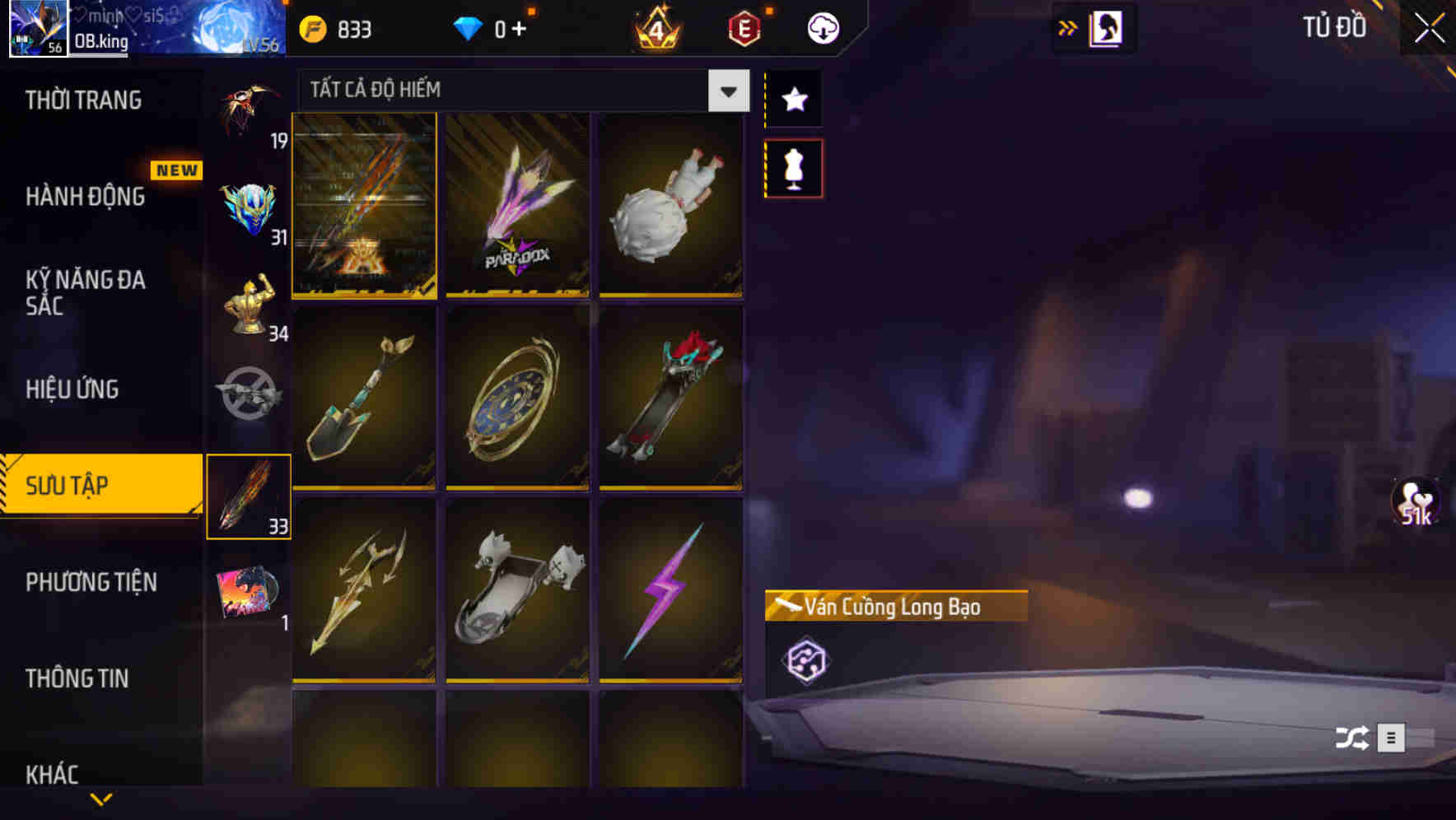Toggle the star favorites filter
Screen dimensions: 1456x820
pos(793,99)
